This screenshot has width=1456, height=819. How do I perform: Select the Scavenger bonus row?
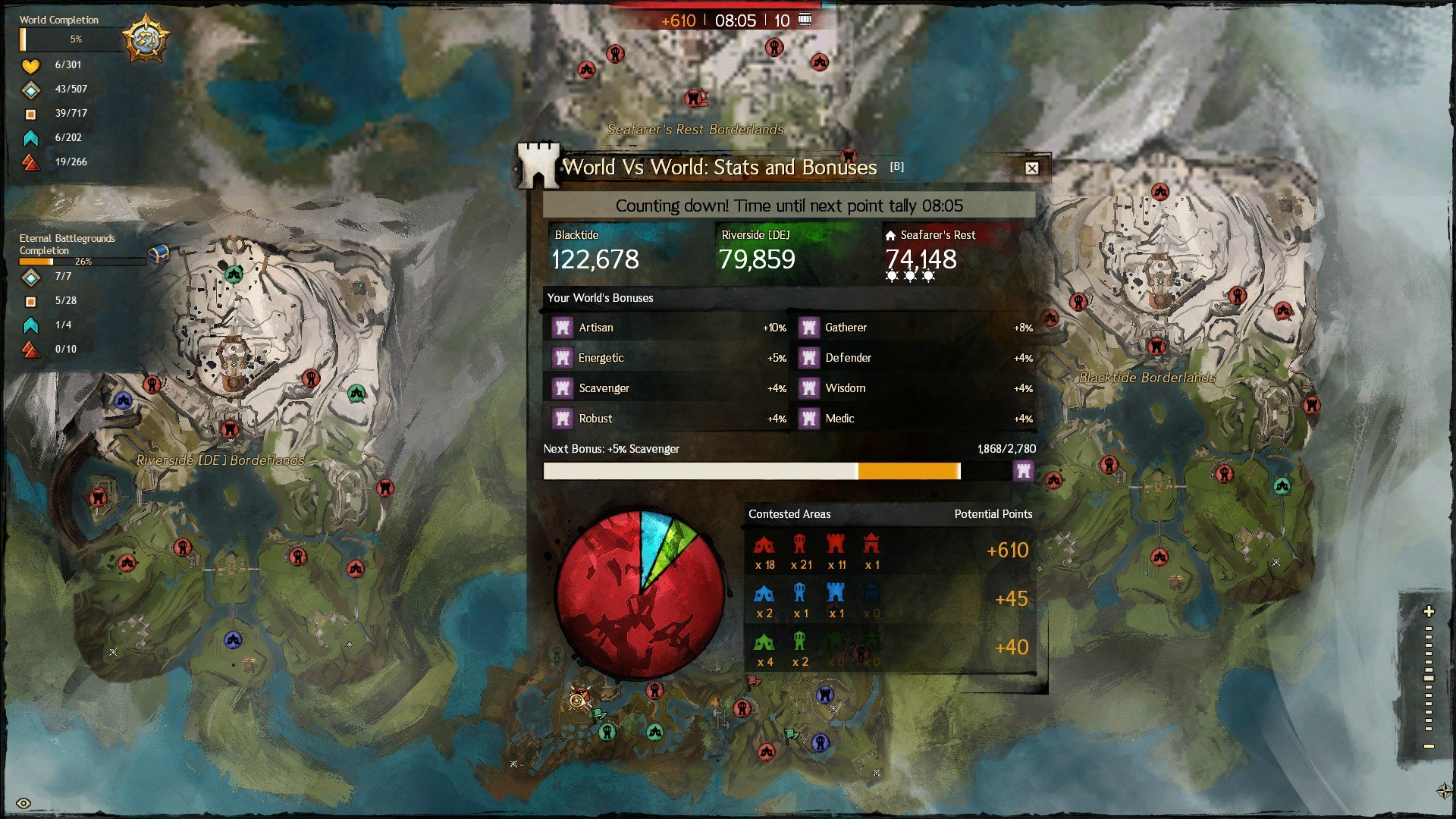[667, 388]
